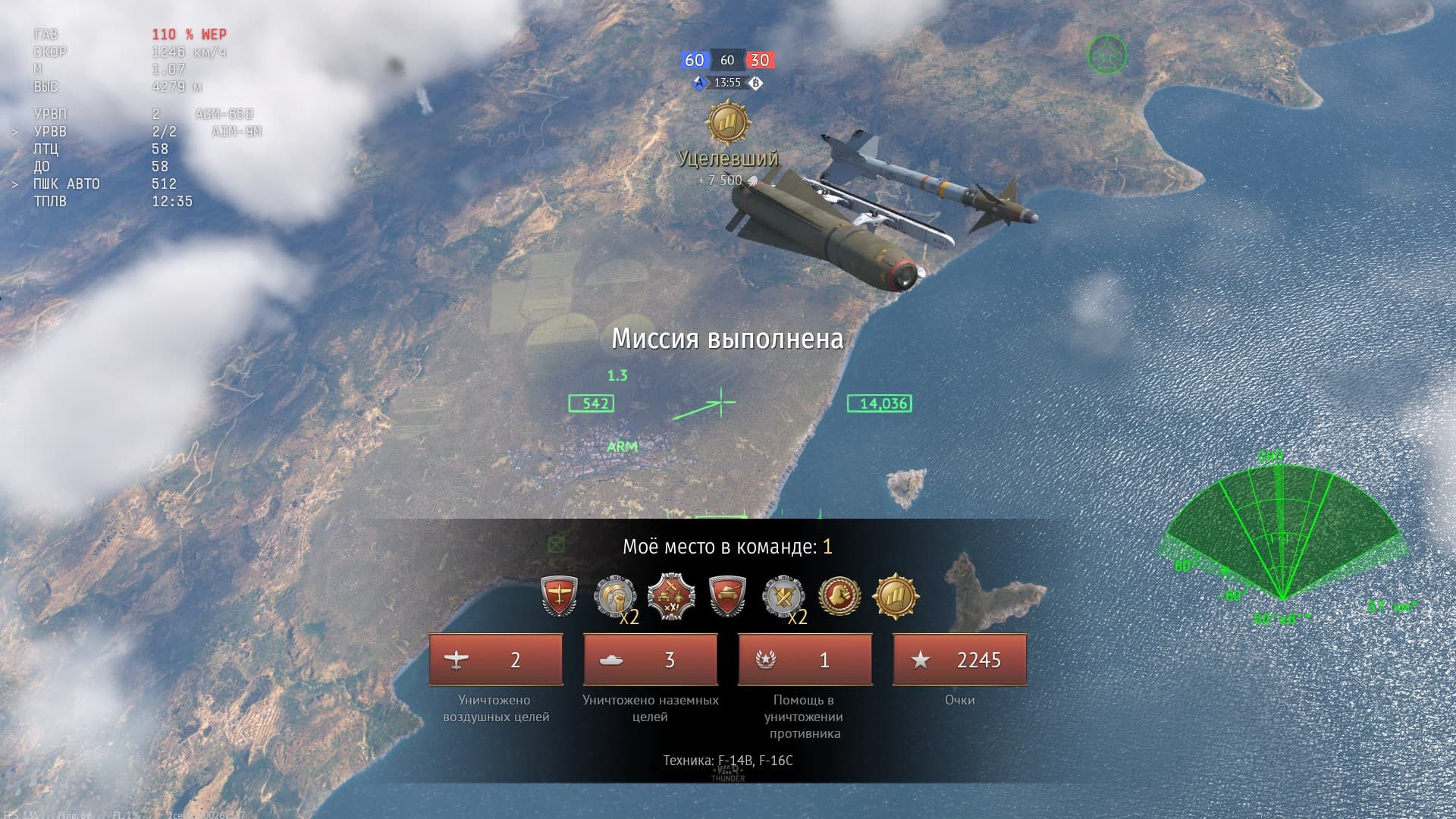Select the red shield airplane award

560,596
